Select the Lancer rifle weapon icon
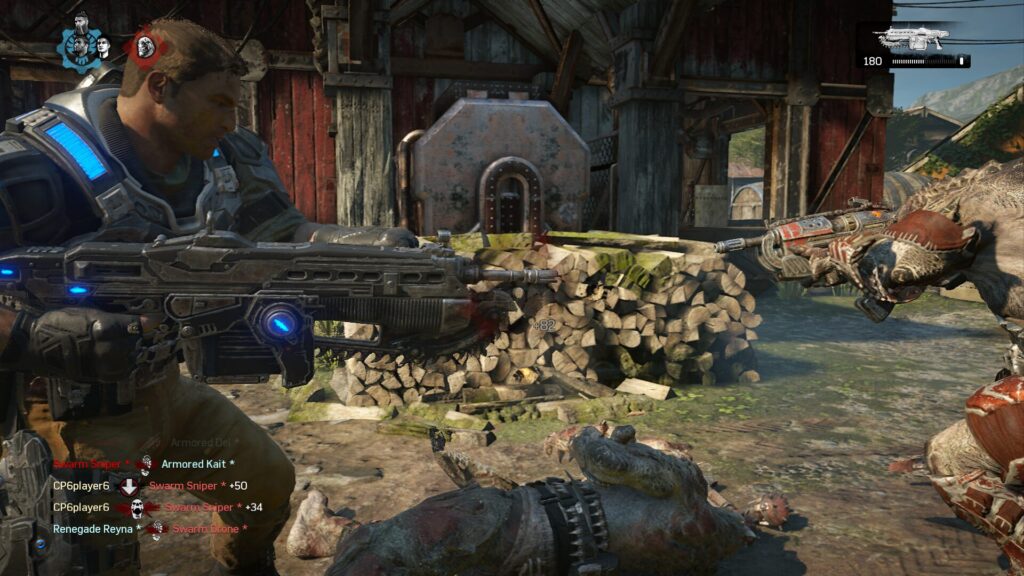Image resolution: width=1024 pixels, height=576 pixels. pyautogui.click(x=911, y=39)
